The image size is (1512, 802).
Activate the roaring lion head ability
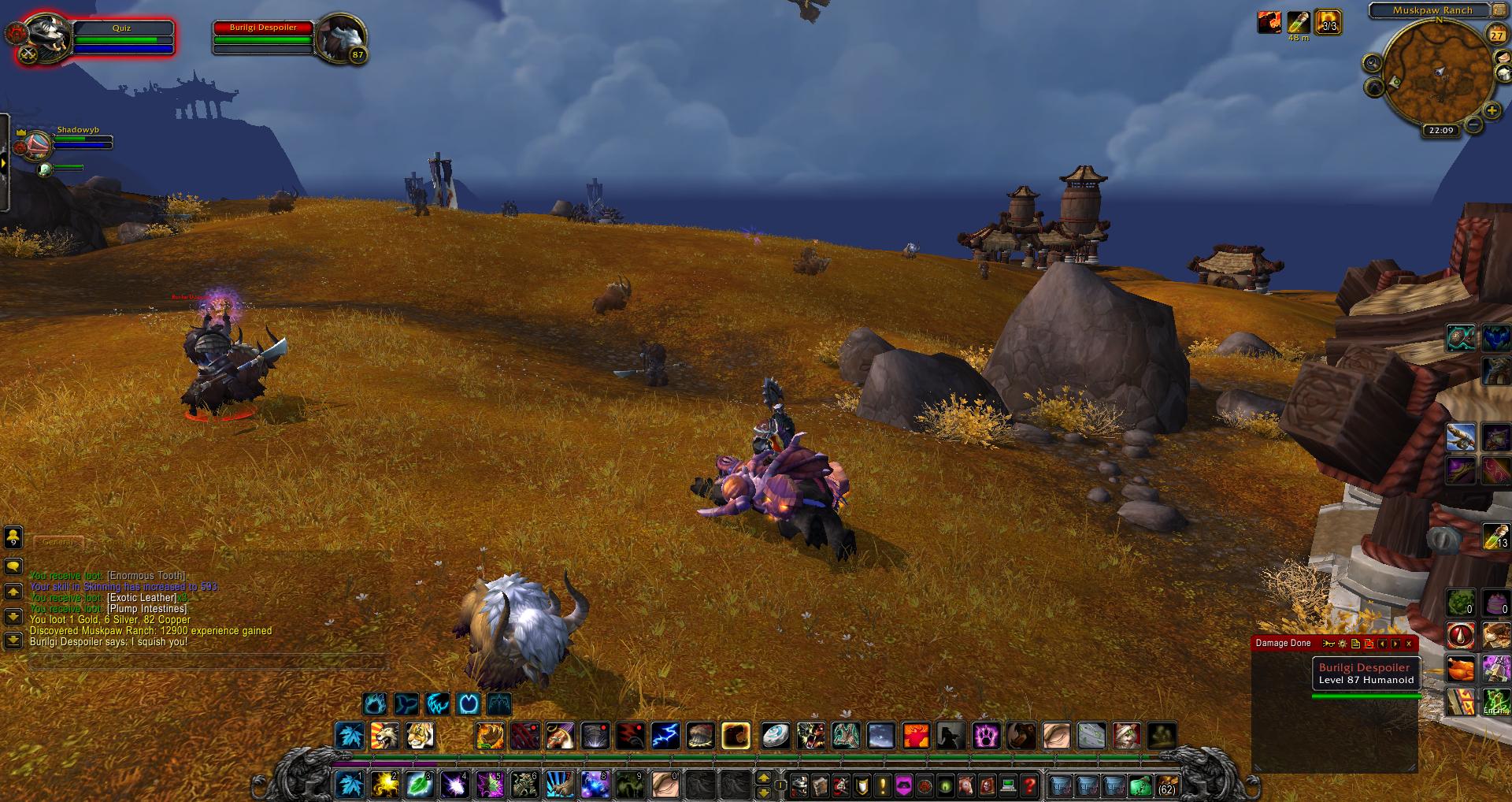point(385,736)
